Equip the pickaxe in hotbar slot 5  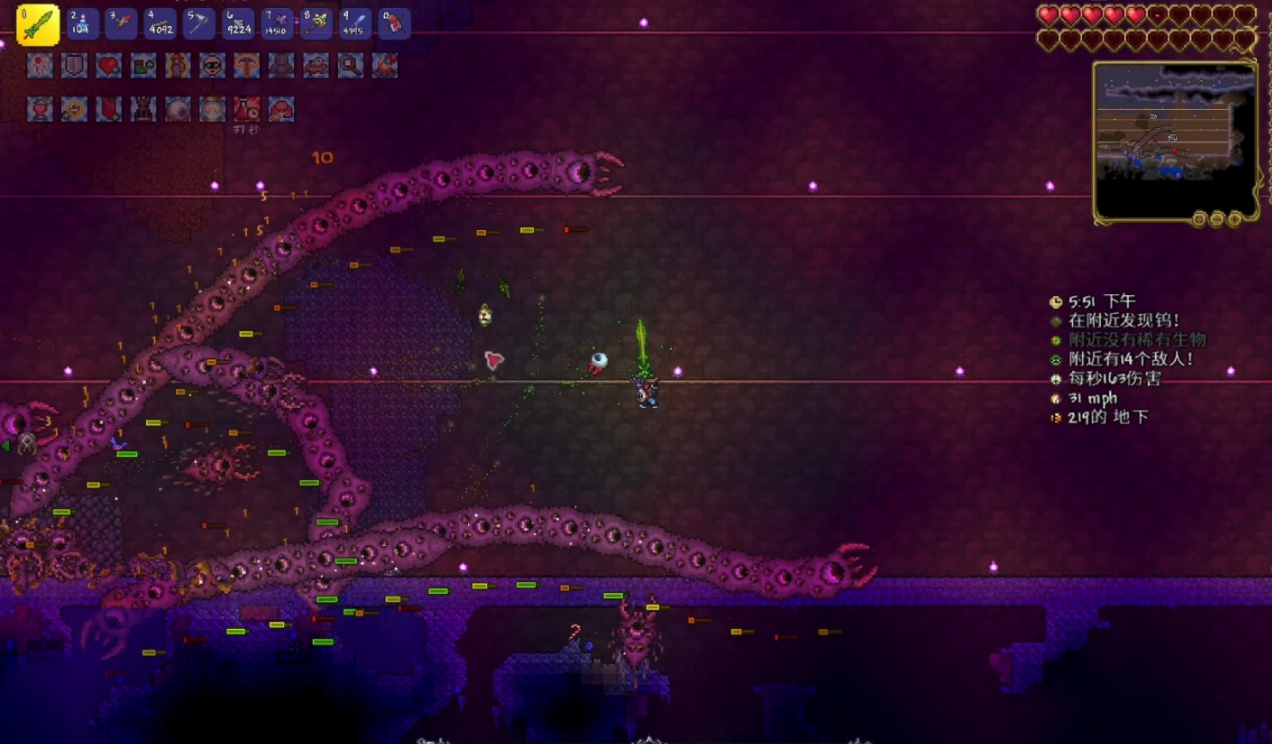pos(199,23)
